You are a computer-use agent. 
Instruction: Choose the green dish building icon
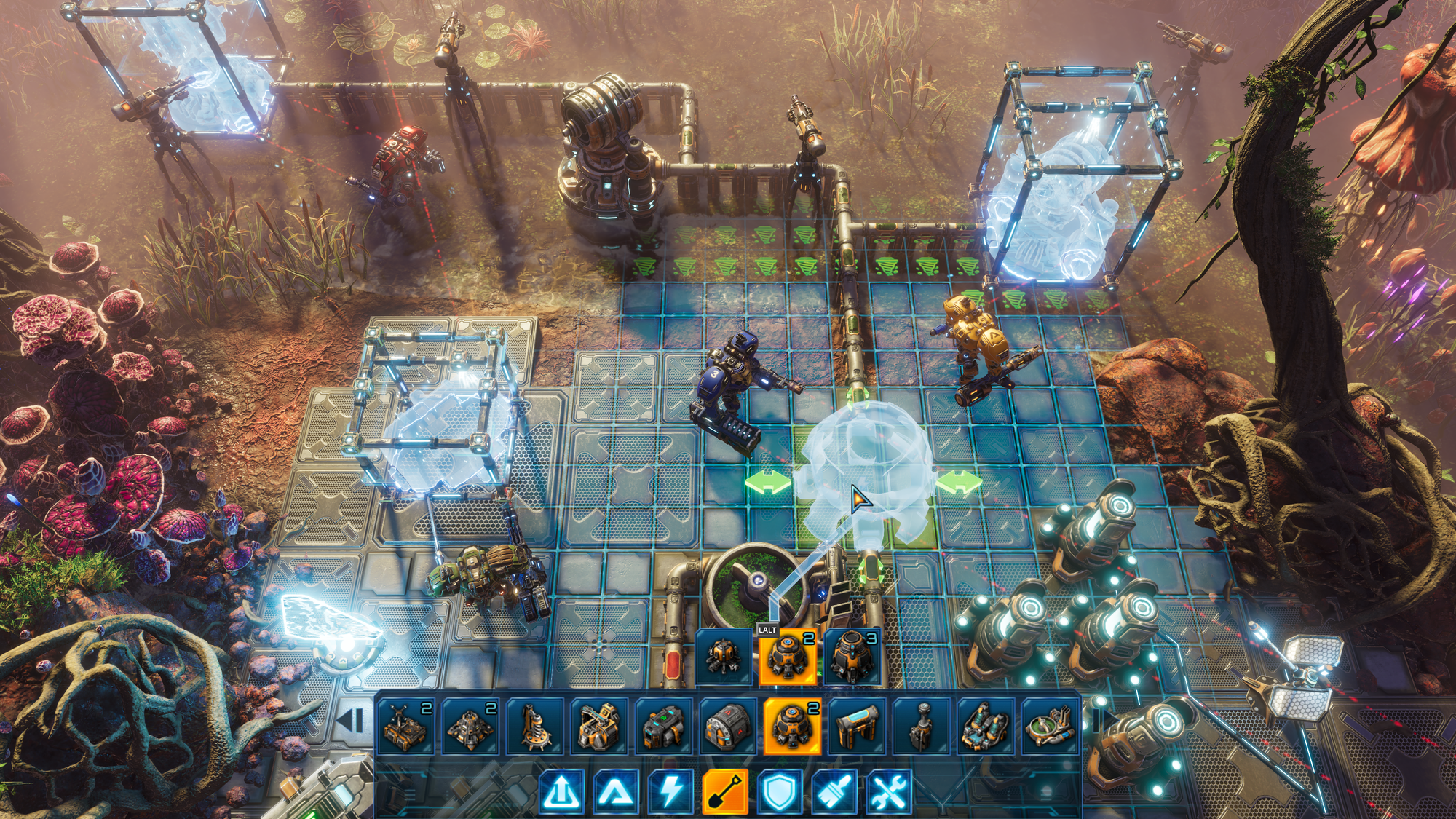click(1049, 726)
